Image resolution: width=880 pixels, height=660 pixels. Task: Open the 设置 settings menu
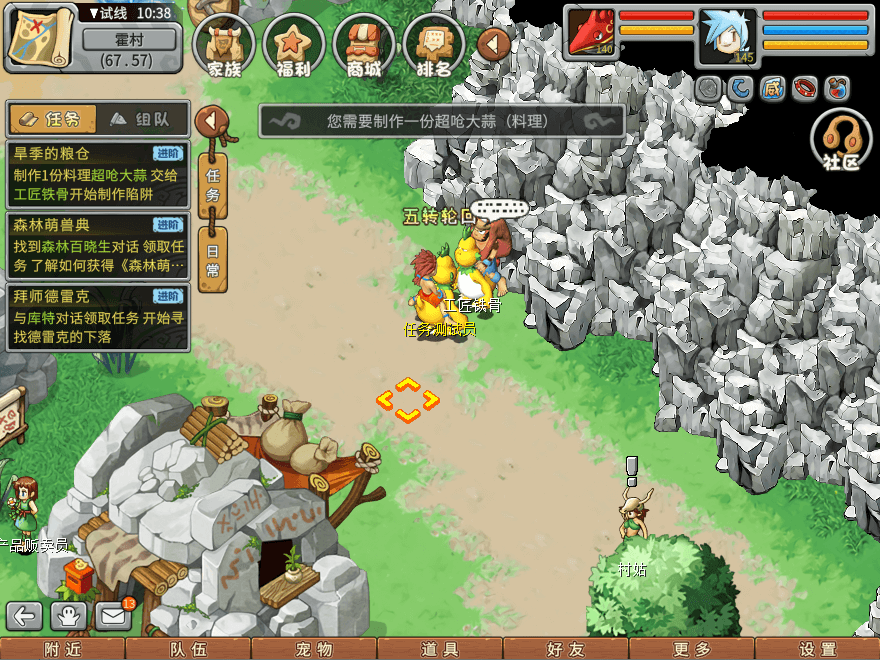pyautogui.click(x=817, y=649)
